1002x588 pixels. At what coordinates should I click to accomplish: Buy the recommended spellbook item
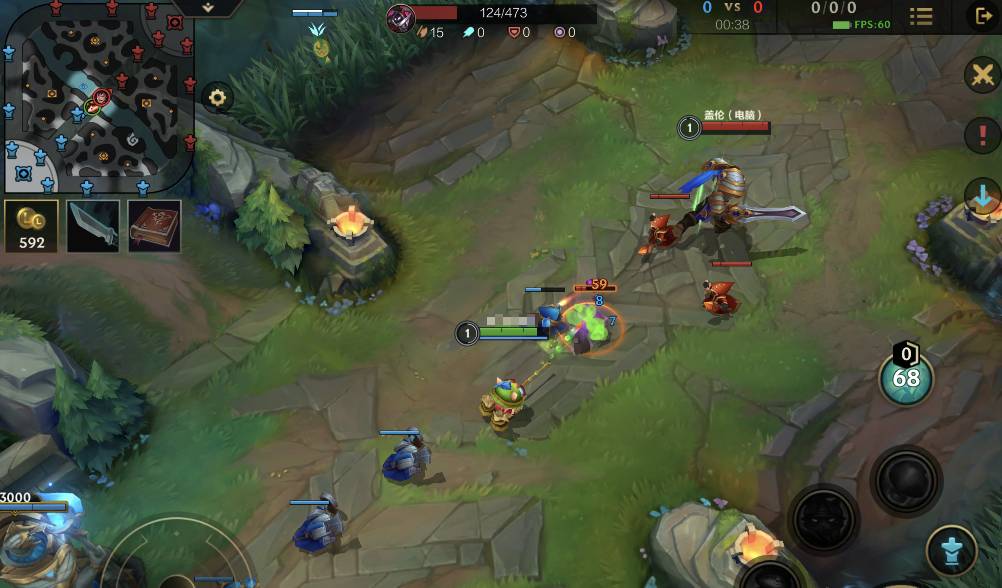click(155, 226)
